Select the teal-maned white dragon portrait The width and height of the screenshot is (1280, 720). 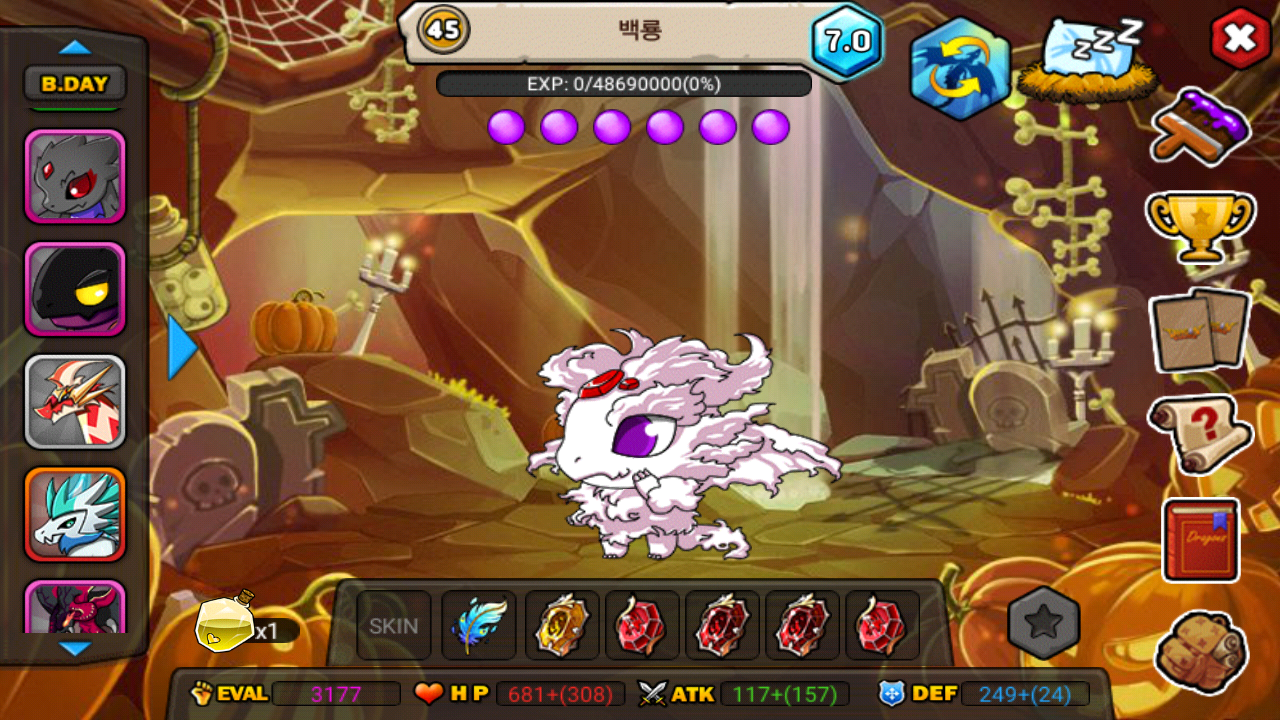point(75,514)
